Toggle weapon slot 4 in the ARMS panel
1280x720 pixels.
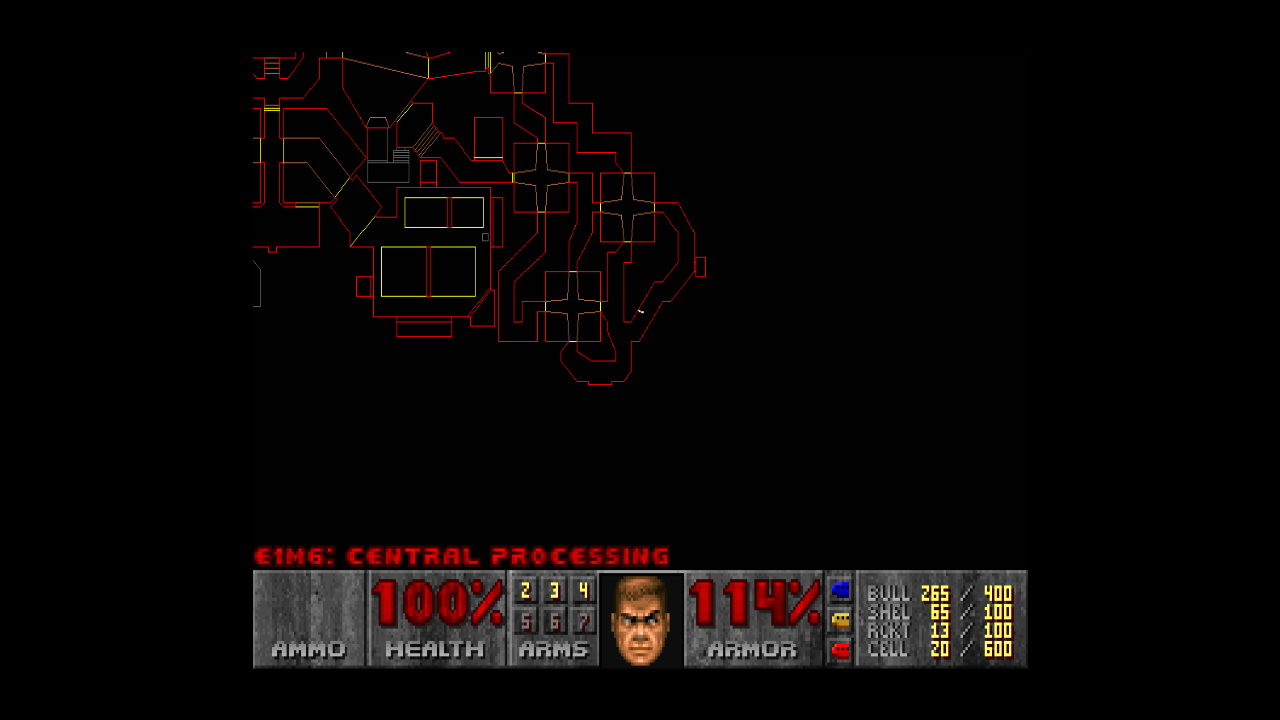(585, 590)
